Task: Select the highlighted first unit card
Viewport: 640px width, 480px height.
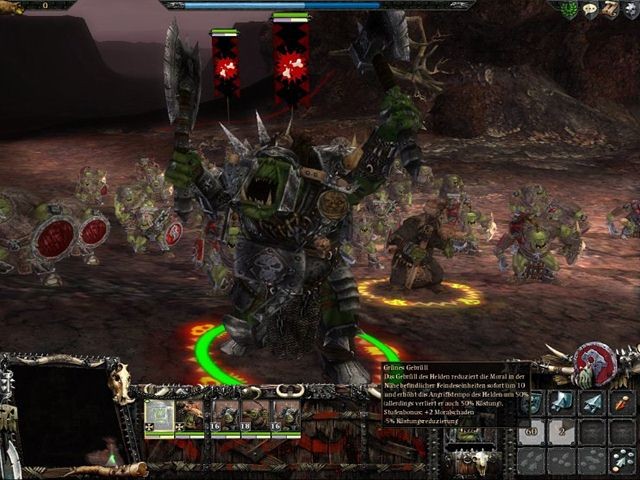Action: (x=159, y=416)
